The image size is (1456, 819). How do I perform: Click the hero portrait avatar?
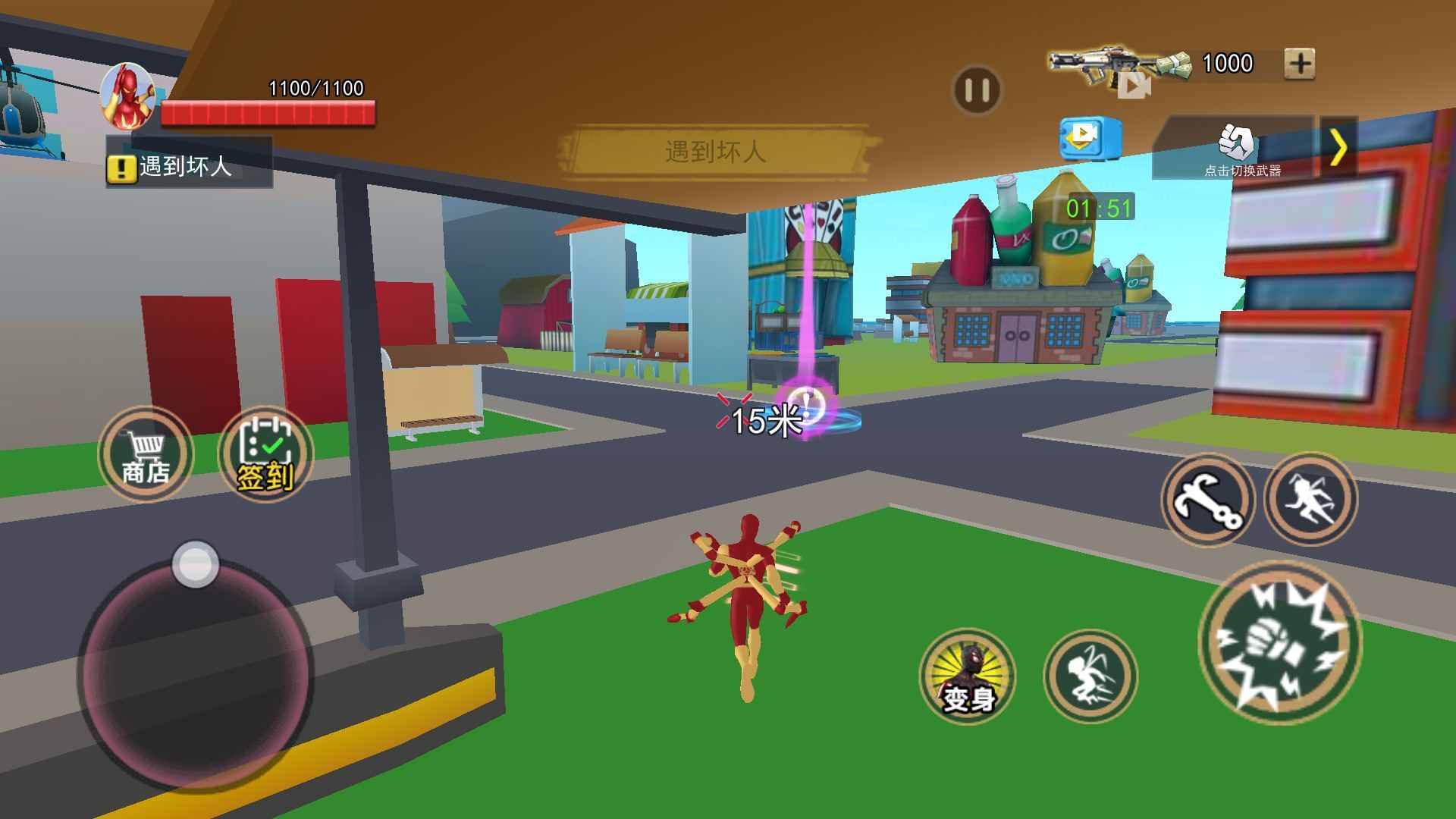[x=129, y=96]
